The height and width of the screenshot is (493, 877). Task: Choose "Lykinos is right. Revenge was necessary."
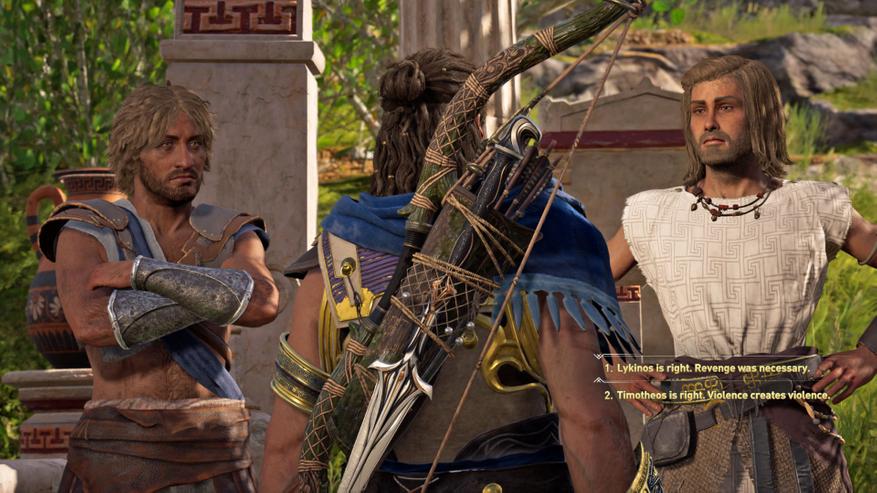pos(707,368)
